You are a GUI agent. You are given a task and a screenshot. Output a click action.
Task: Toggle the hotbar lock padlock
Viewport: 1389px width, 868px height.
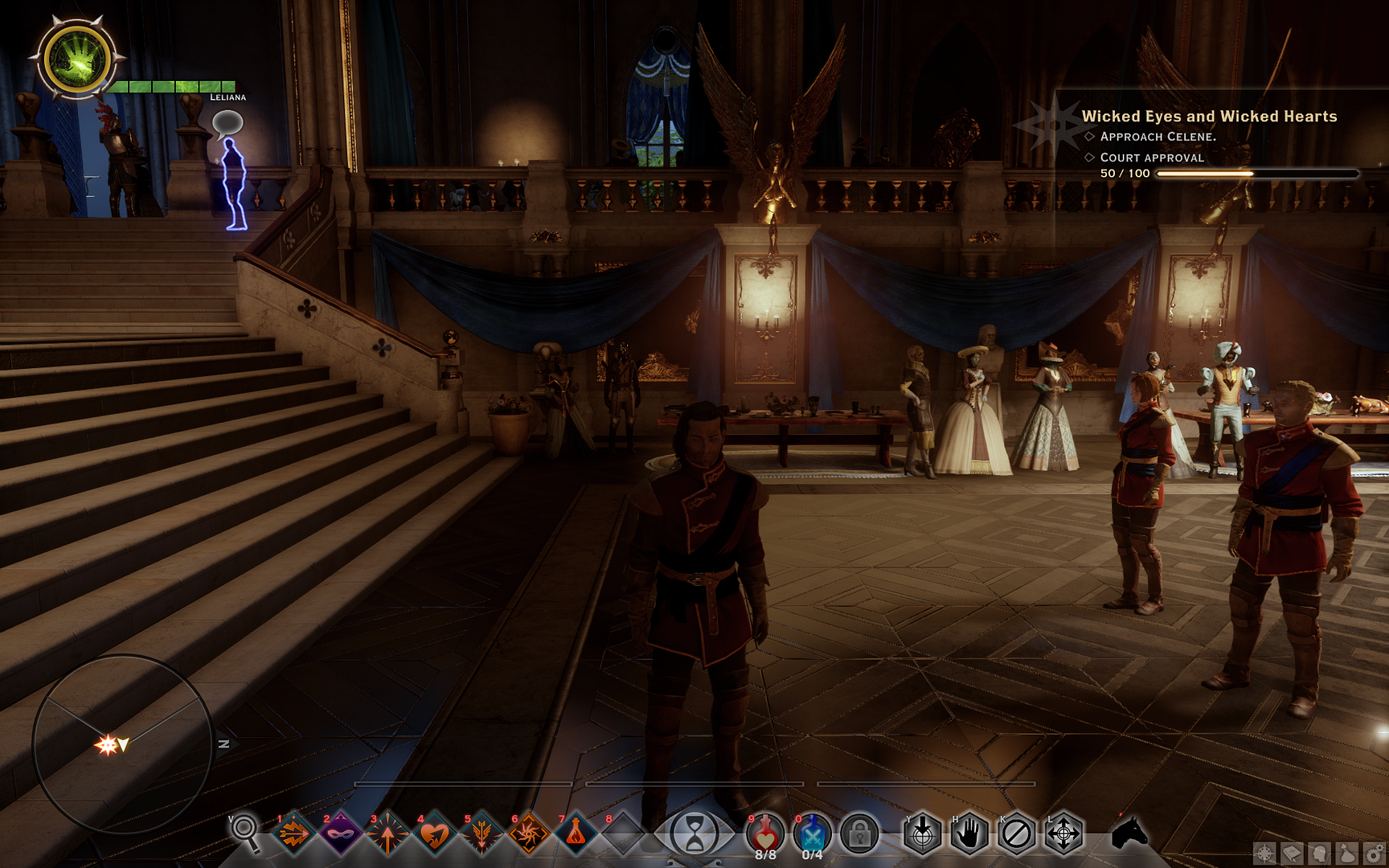[x=859, y=836]
